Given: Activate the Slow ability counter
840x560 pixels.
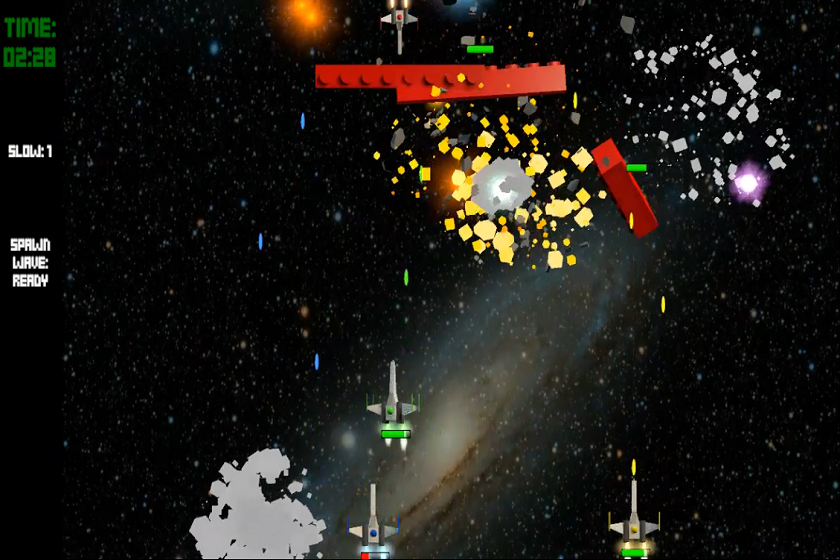Looking at the screenshot, I should coord(30,152).
